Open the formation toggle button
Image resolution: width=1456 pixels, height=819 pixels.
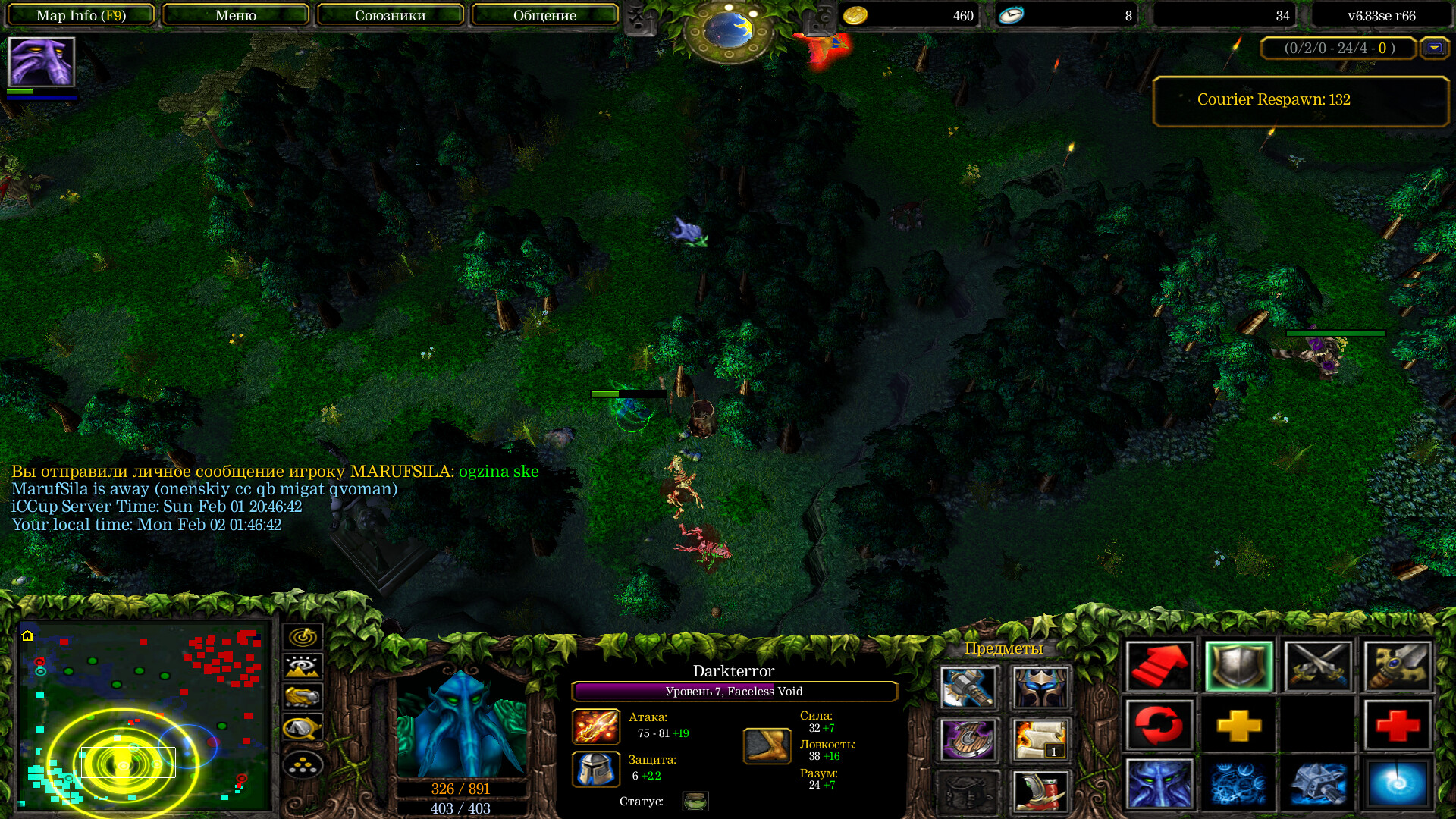303,764
